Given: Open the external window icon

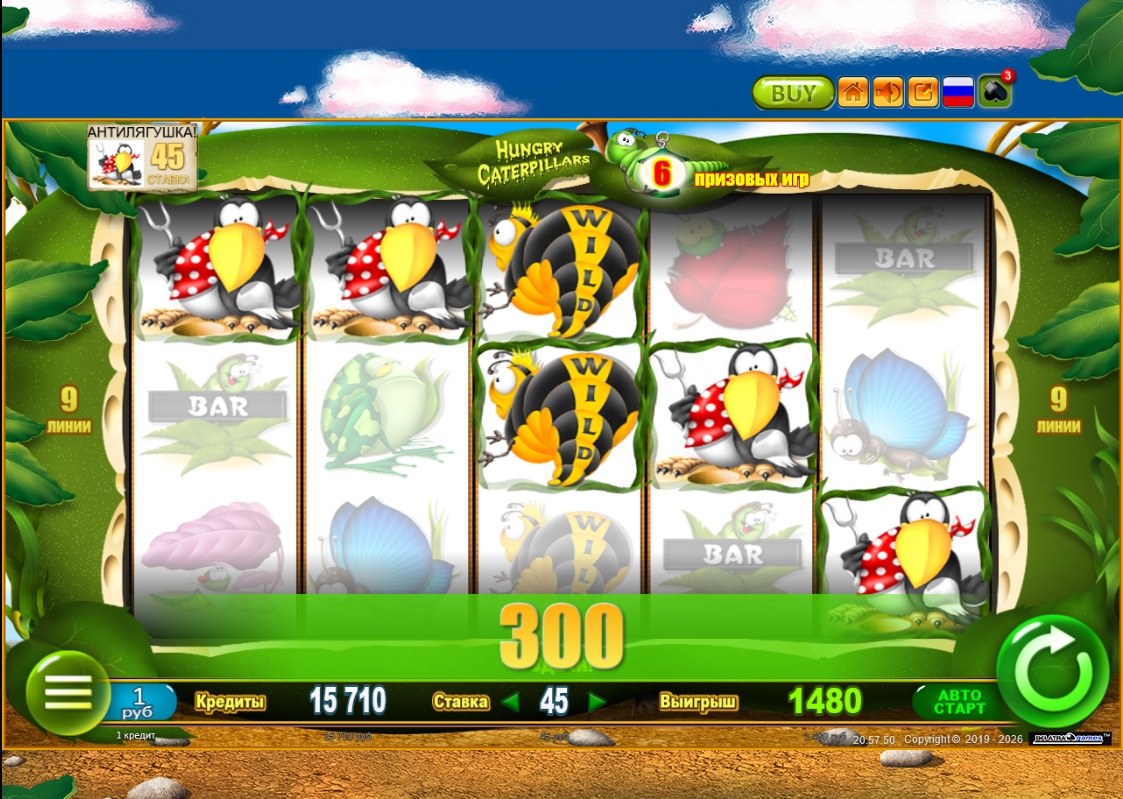Looking at the screenshot, I should [923, 93].
